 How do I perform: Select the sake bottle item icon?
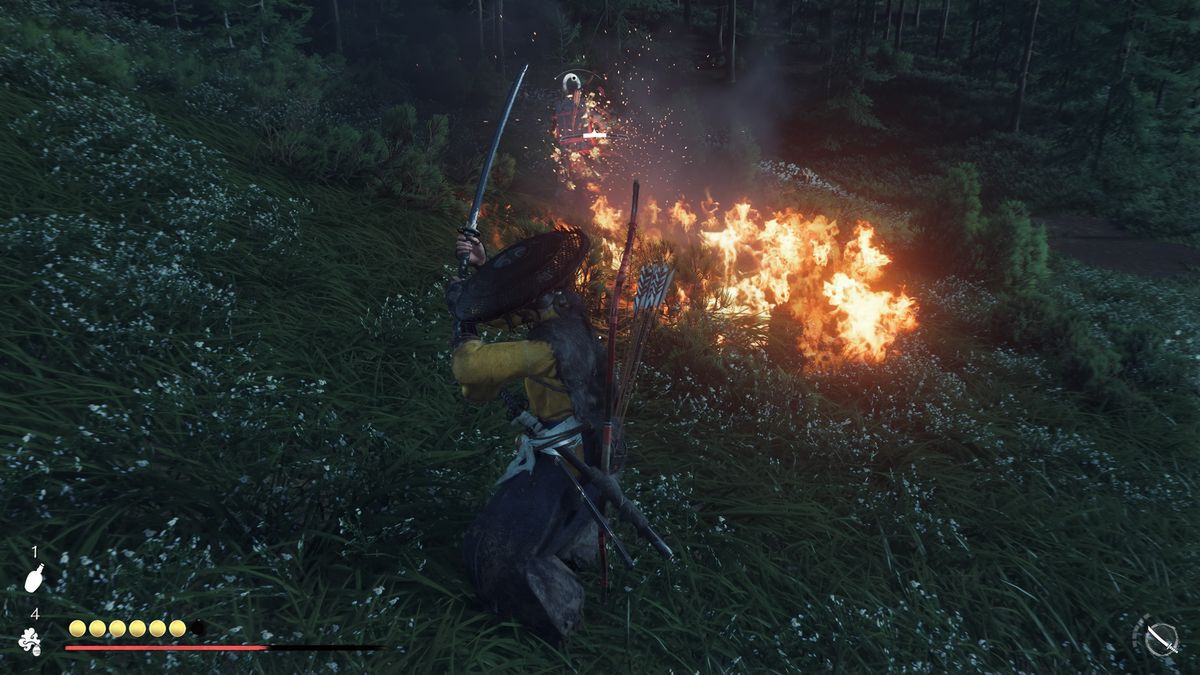point(33,577)
